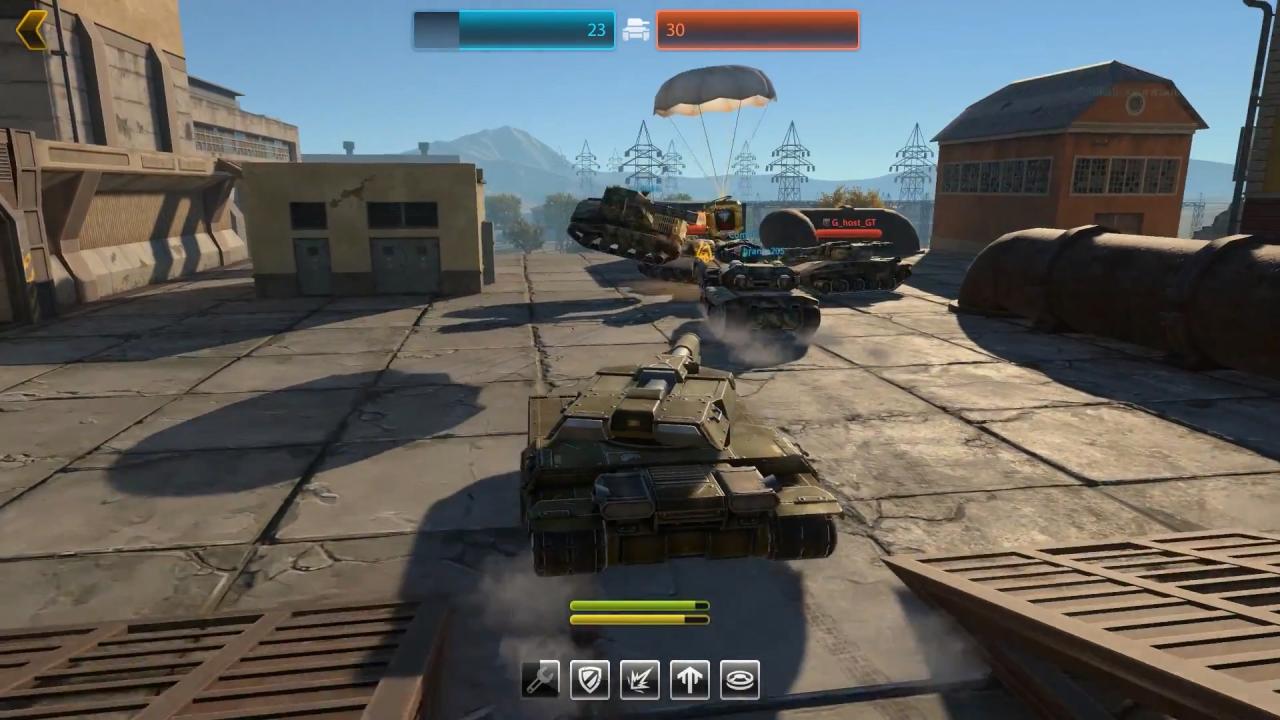The image size is (1280, 720).
Task: Activate the explosion damage boost
Action: [x=640, y=680]
